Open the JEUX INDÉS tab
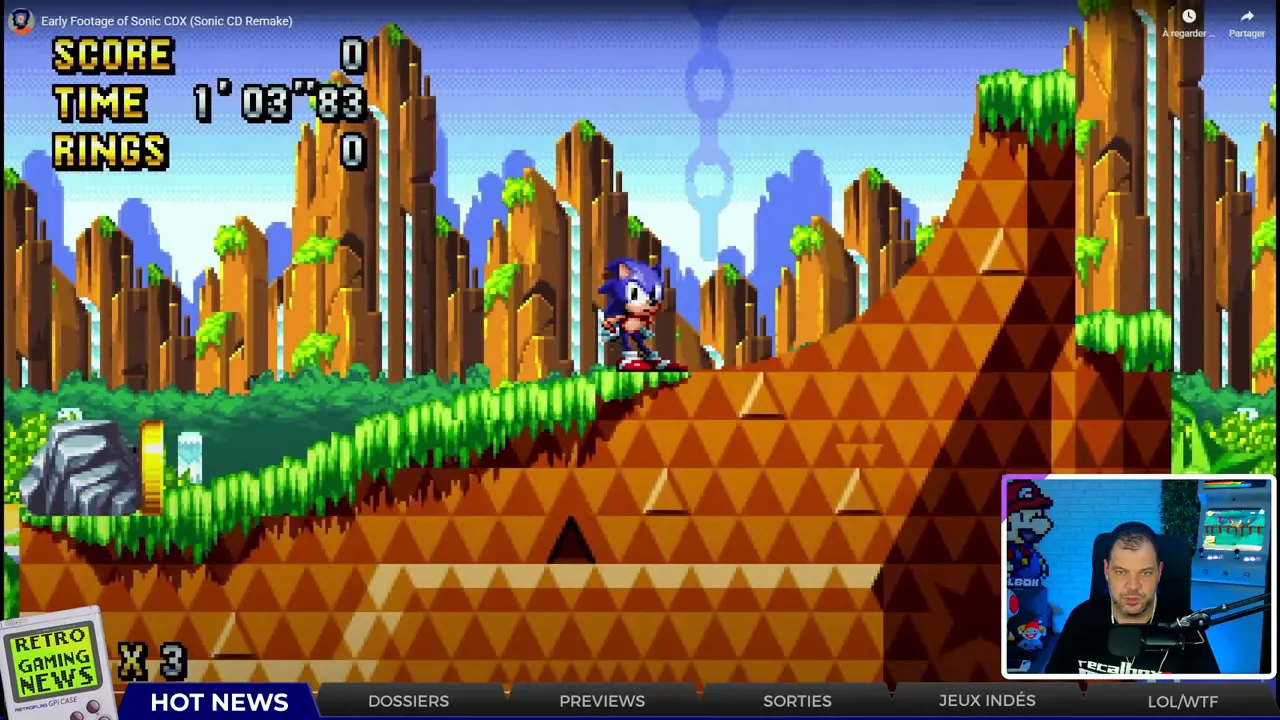This screenshot has width=1280, height=720. (986, 701)
